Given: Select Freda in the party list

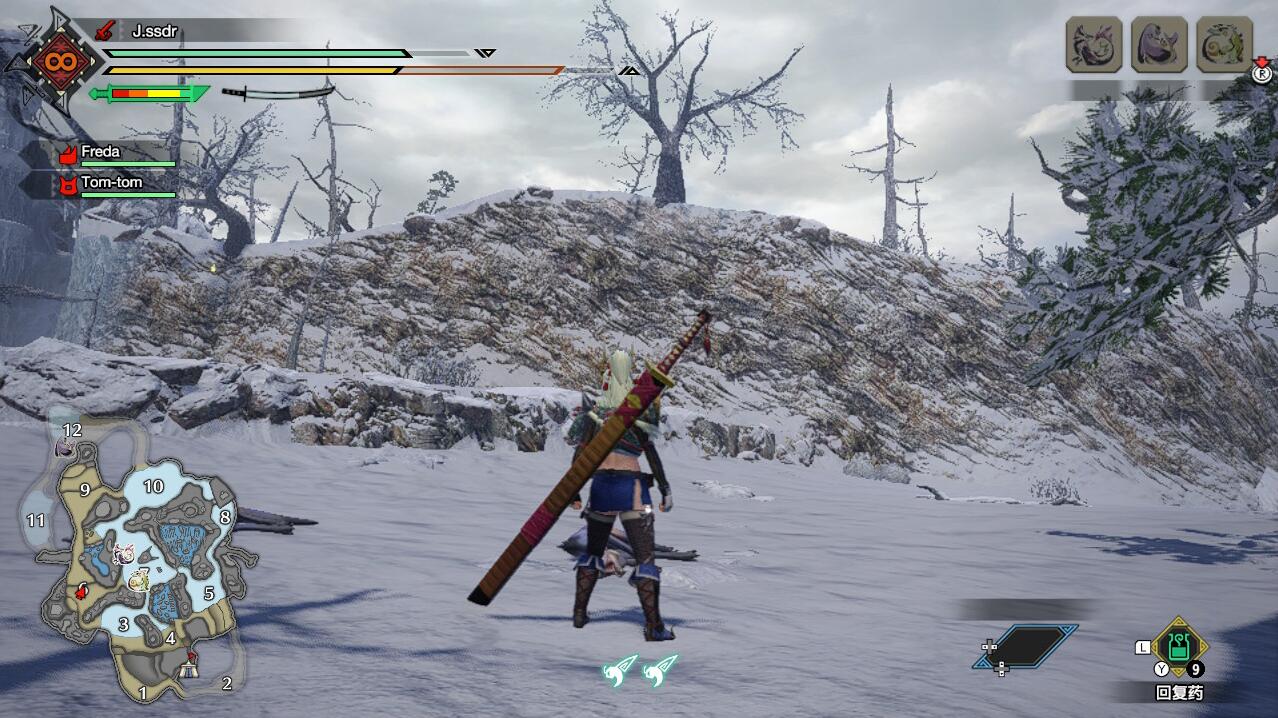Looking at the screenshot, I should pyautogui.click(x=100, y=153).
